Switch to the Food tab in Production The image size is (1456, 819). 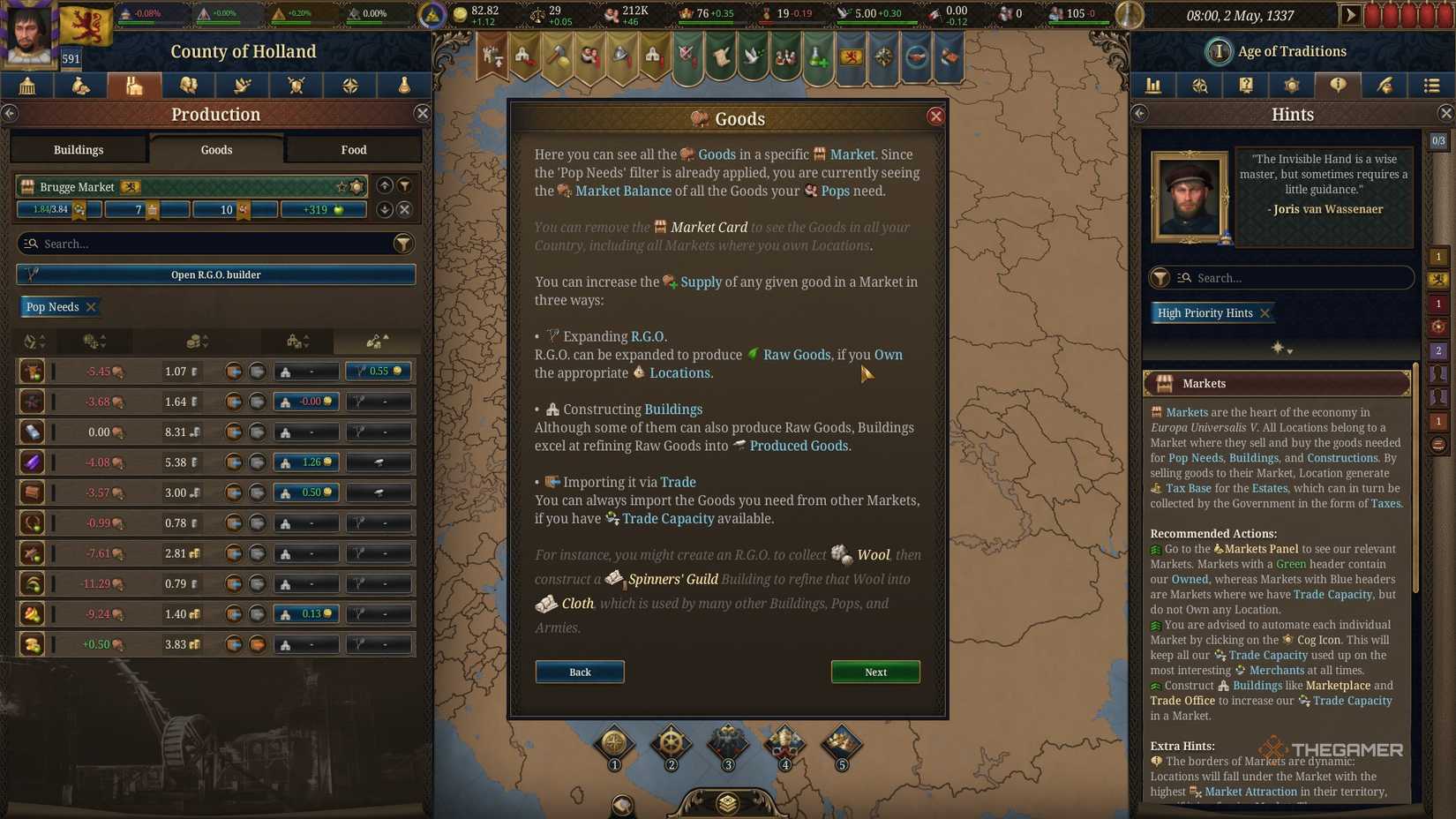point(352,149)
